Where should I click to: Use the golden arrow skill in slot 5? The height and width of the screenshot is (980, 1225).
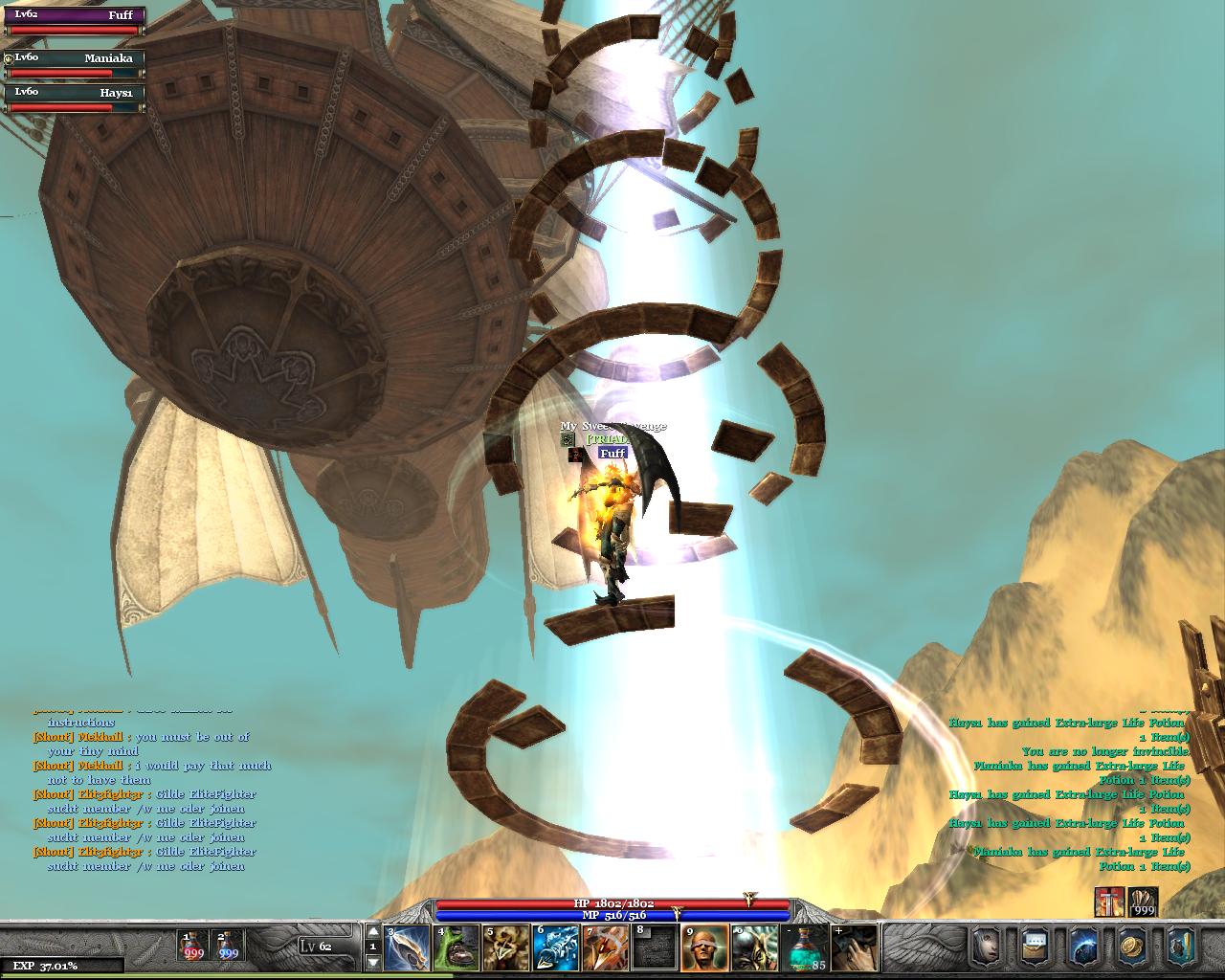coord(506,947)
